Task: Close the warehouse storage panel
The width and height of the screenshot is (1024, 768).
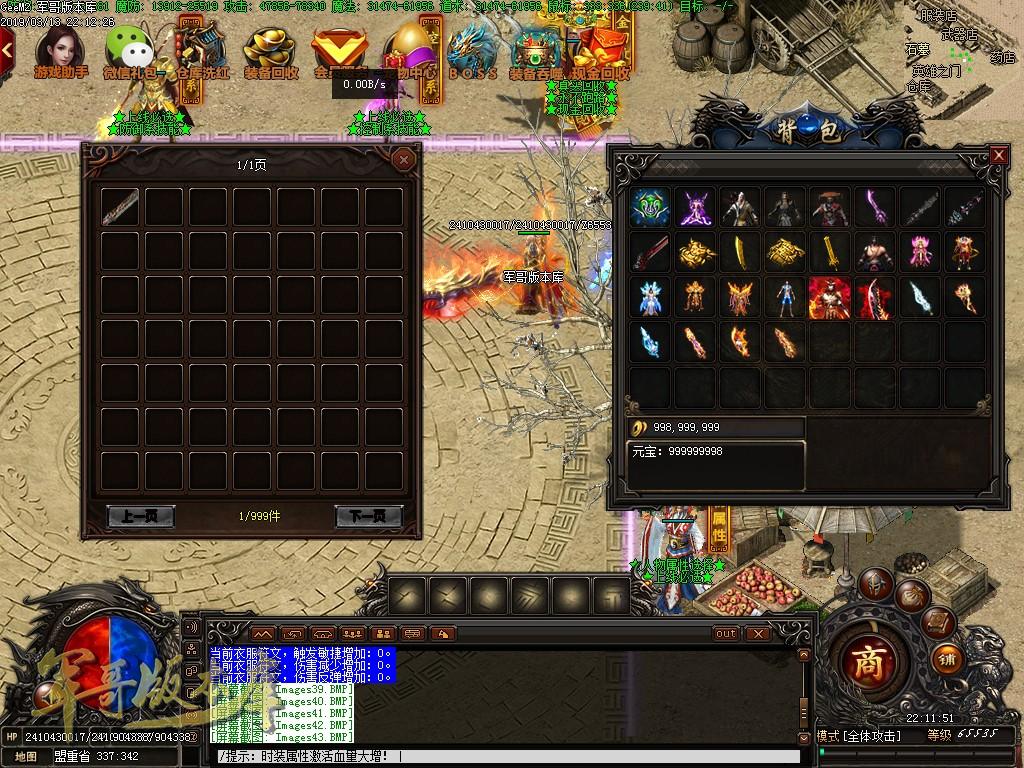Action: pyautogui.click(x=403, y=159)
